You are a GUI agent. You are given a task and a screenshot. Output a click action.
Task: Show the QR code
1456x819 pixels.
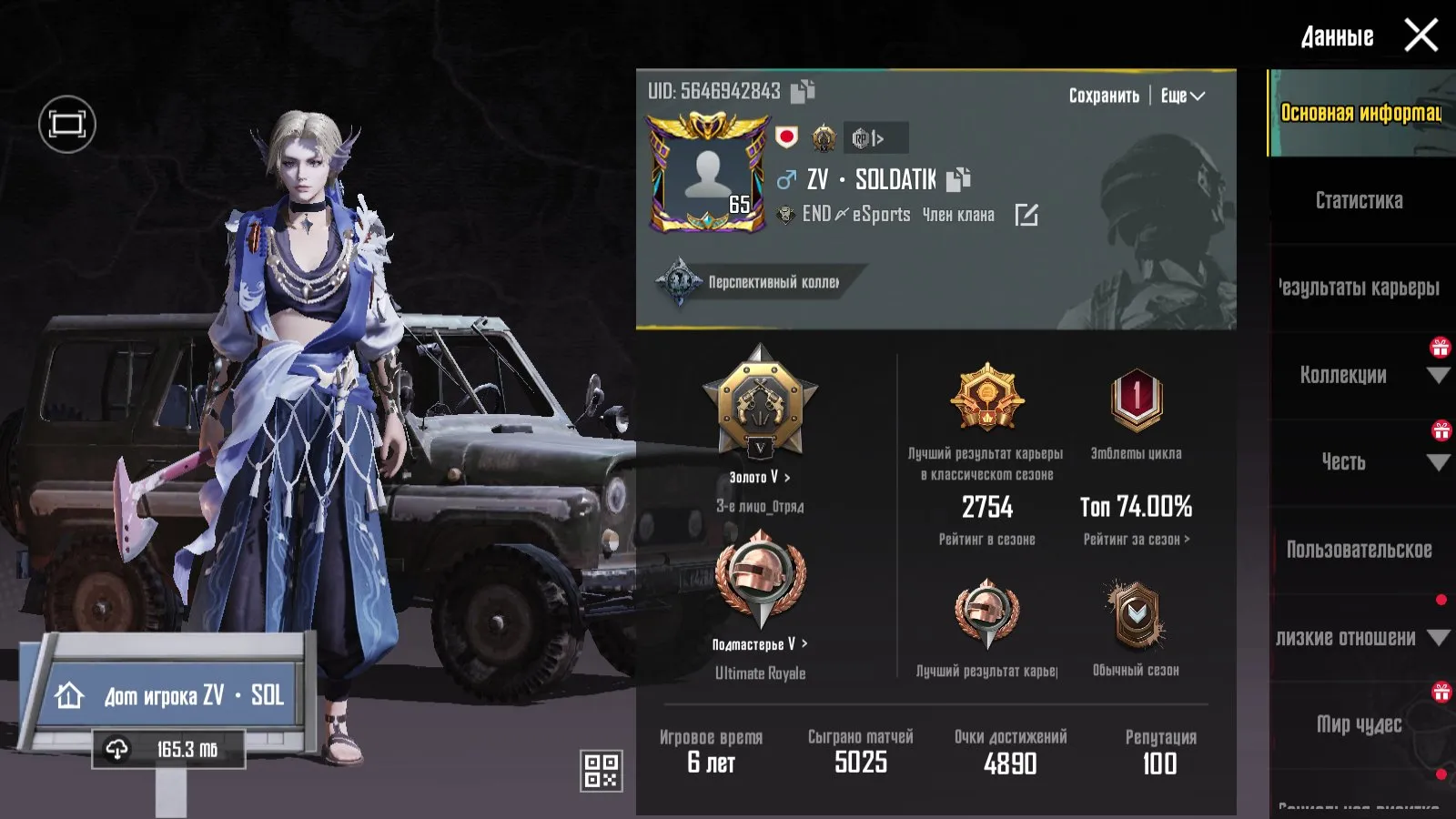[x=601, y=770]
